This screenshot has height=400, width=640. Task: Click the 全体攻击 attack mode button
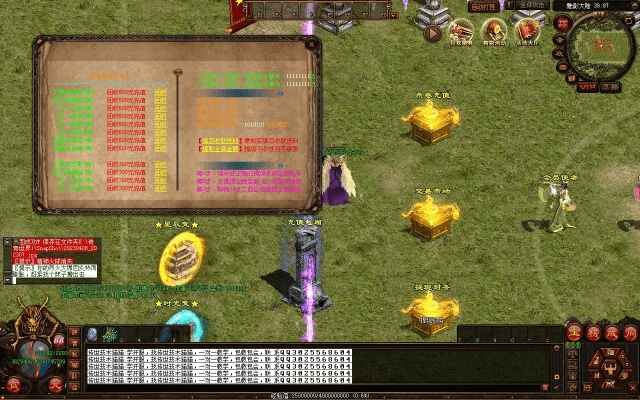[530, 6]
